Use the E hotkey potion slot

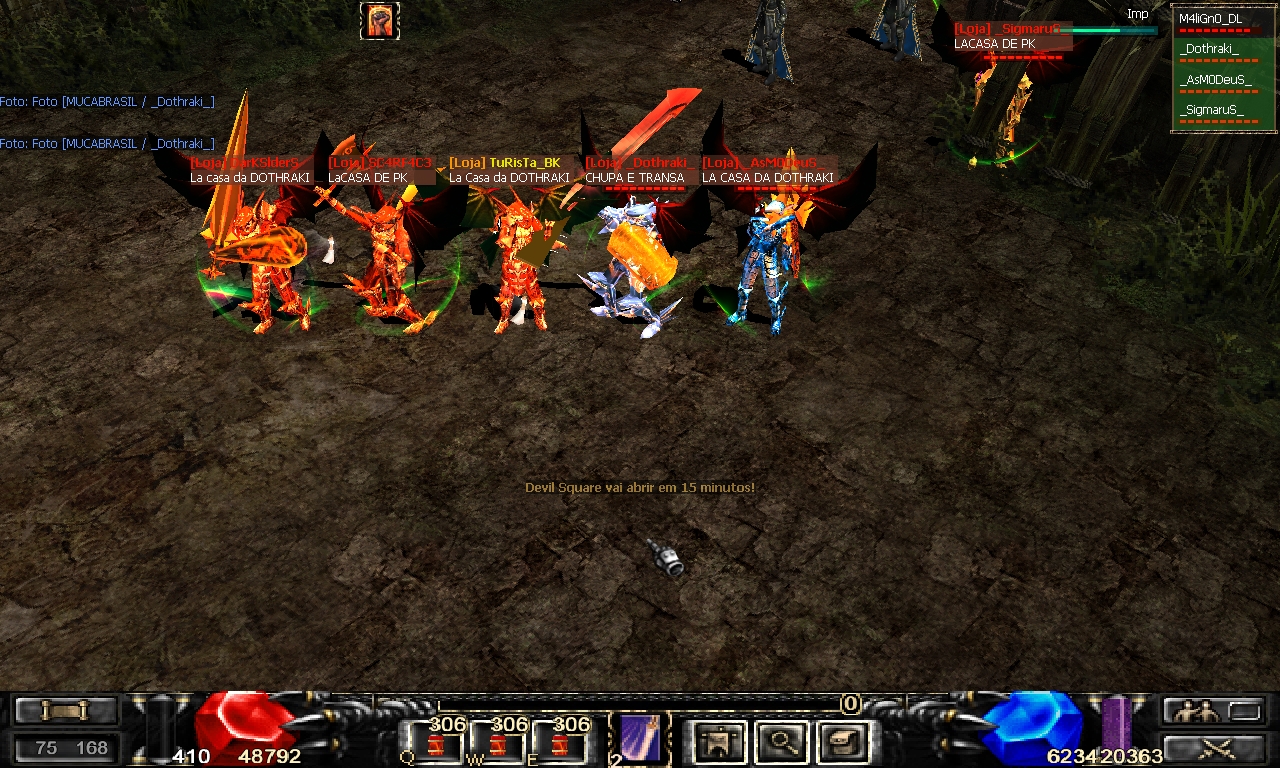point(561,744)
